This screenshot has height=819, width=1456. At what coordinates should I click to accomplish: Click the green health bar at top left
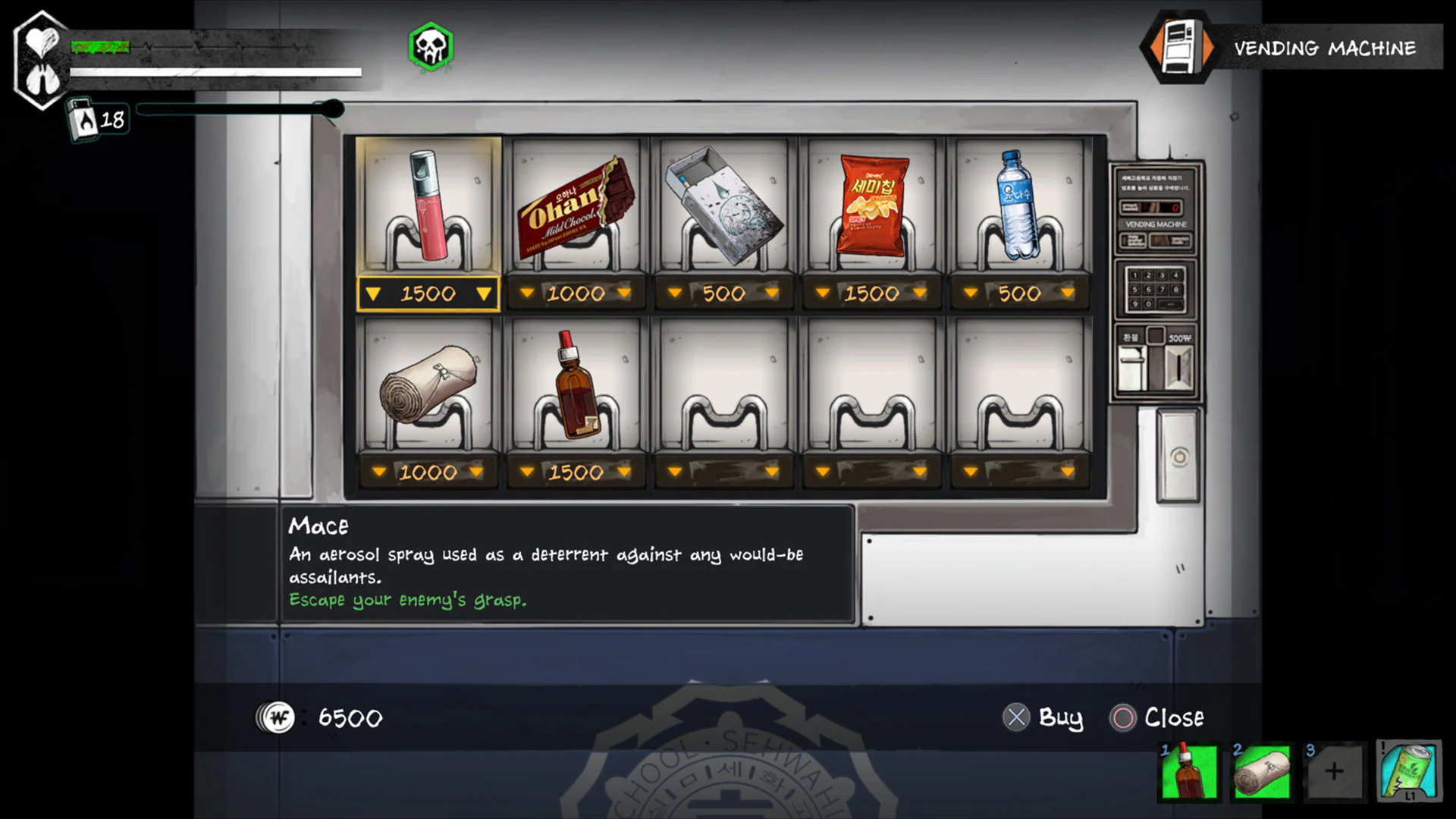[99, 47]
